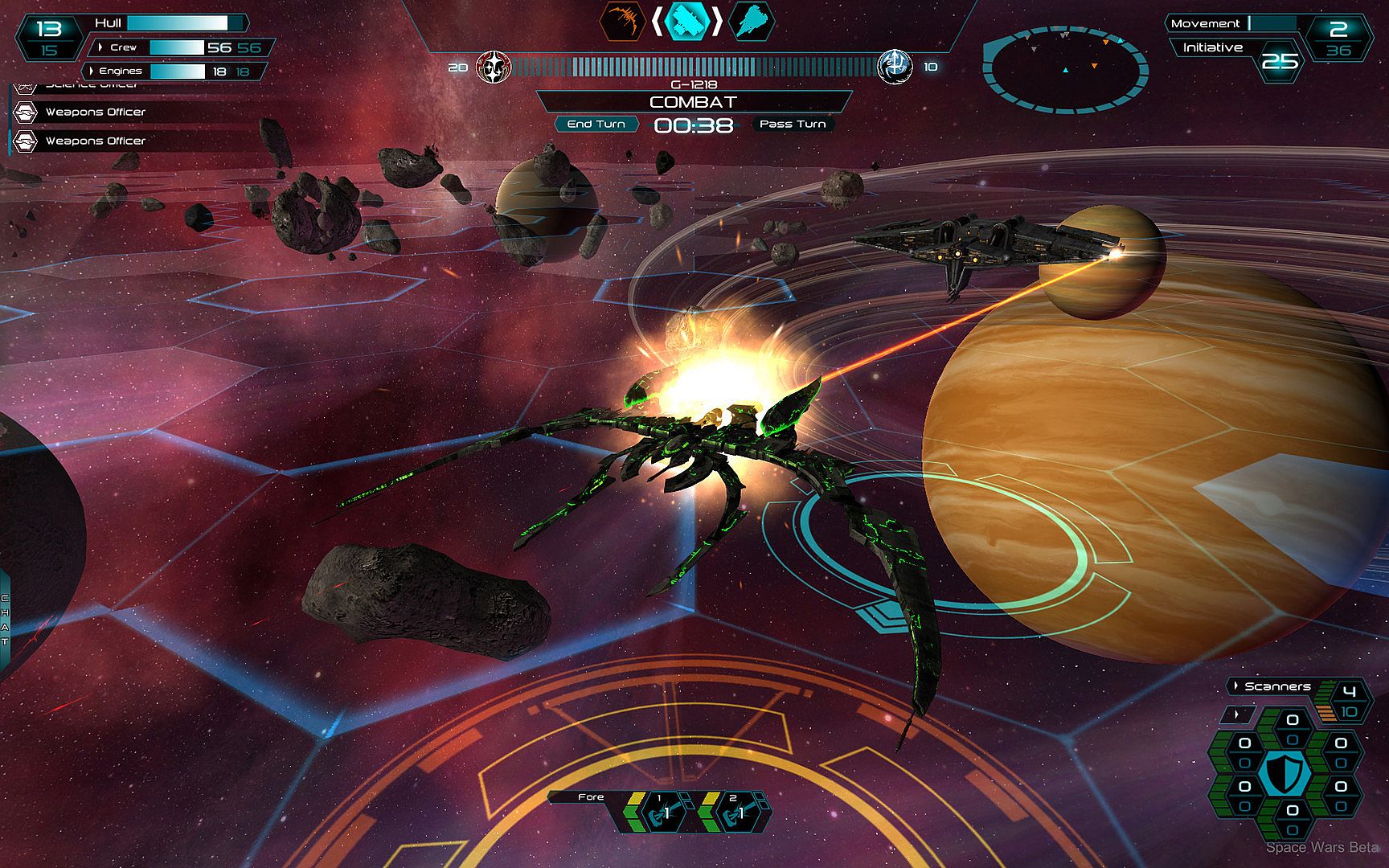Choose Pass Turn
The height and width of the screenshot is (868, 1389).
(792, 124)
